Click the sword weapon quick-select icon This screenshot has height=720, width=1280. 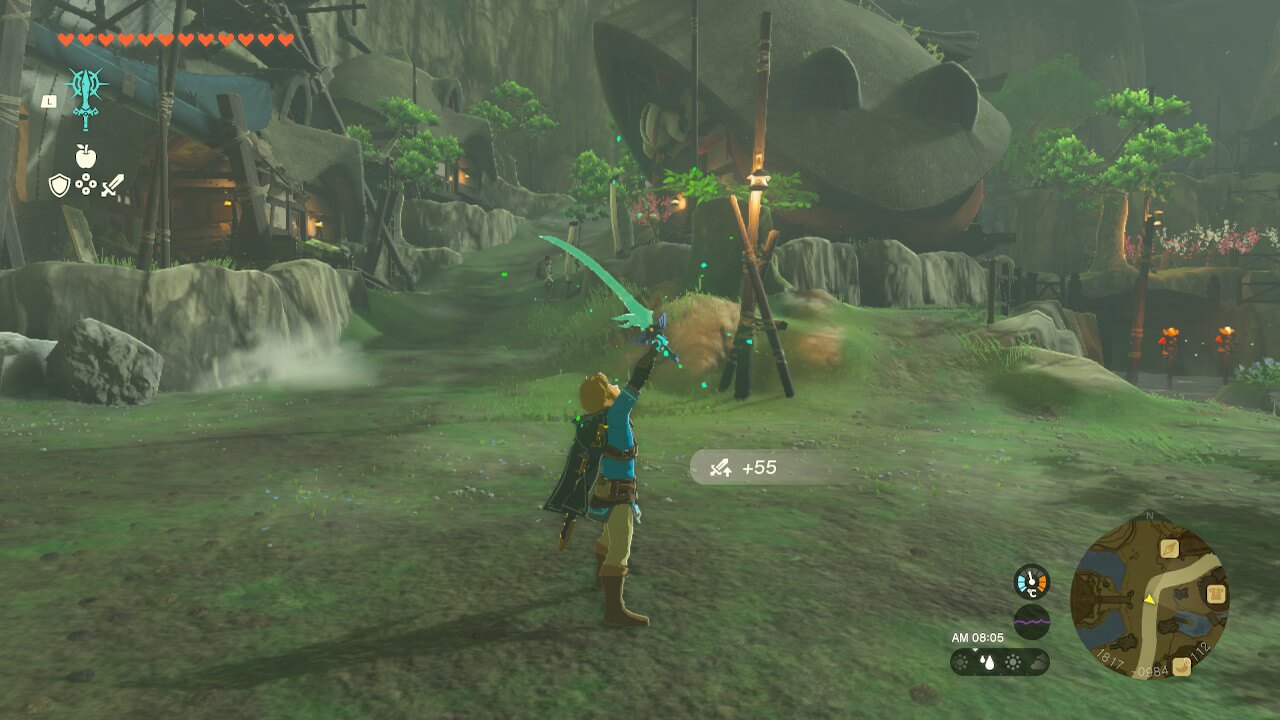(112, 185)
